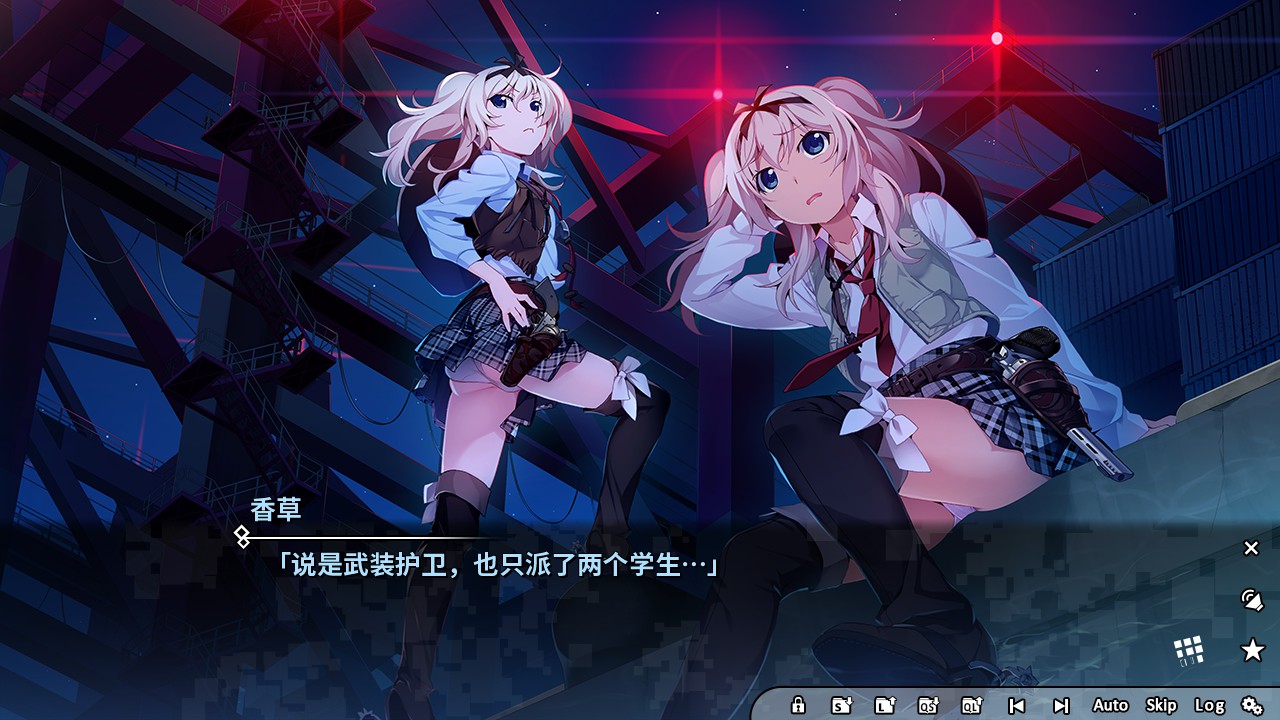The image size is (1280, 720).
Task: Hide the message window with the X
Action: tap(1249, 547)
